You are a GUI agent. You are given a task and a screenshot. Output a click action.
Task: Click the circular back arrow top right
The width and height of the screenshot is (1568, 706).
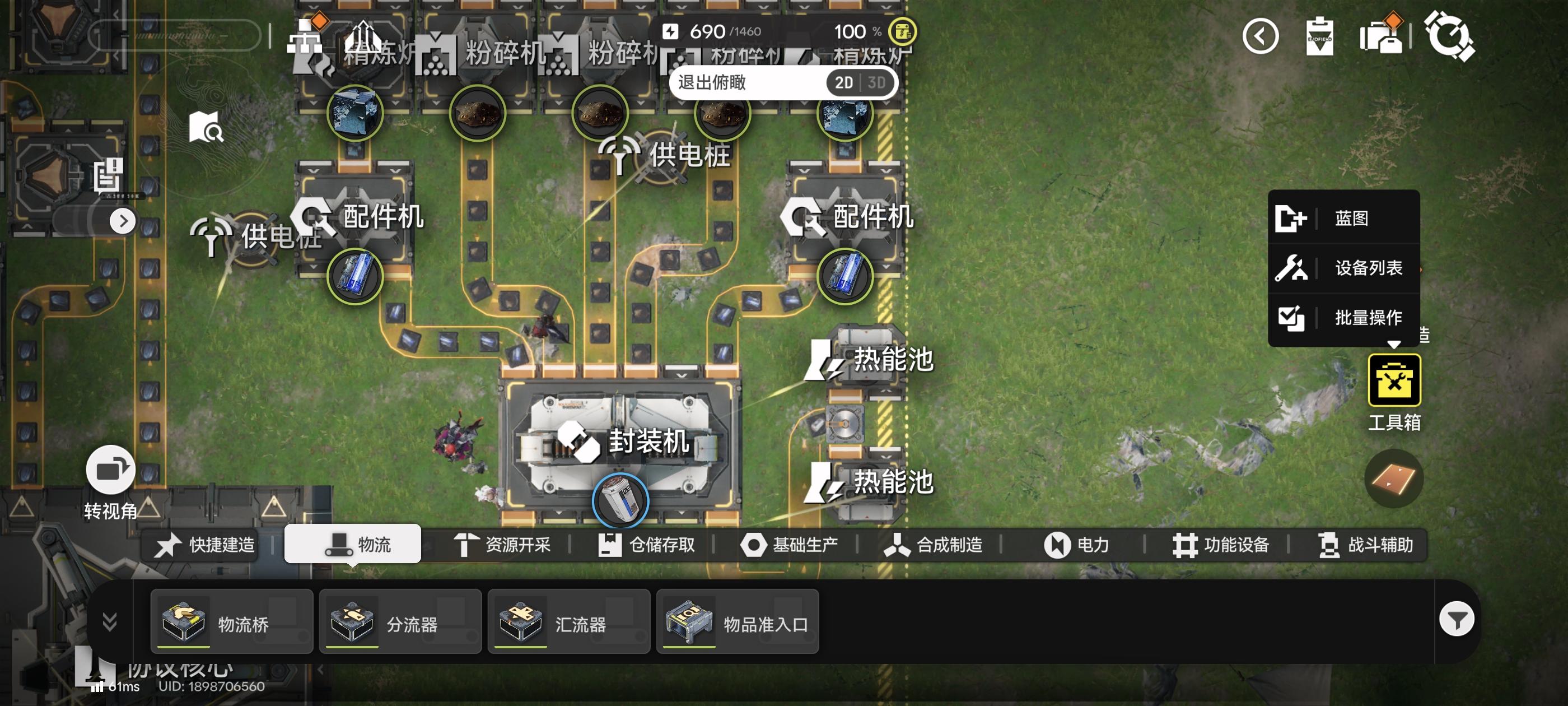coord(1260,38)
